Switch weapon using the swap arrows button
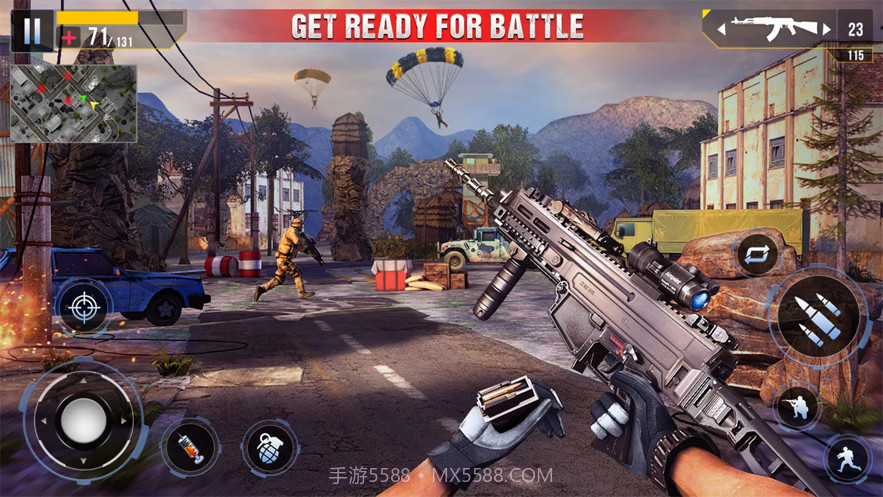883x497 pixels. 757,254
